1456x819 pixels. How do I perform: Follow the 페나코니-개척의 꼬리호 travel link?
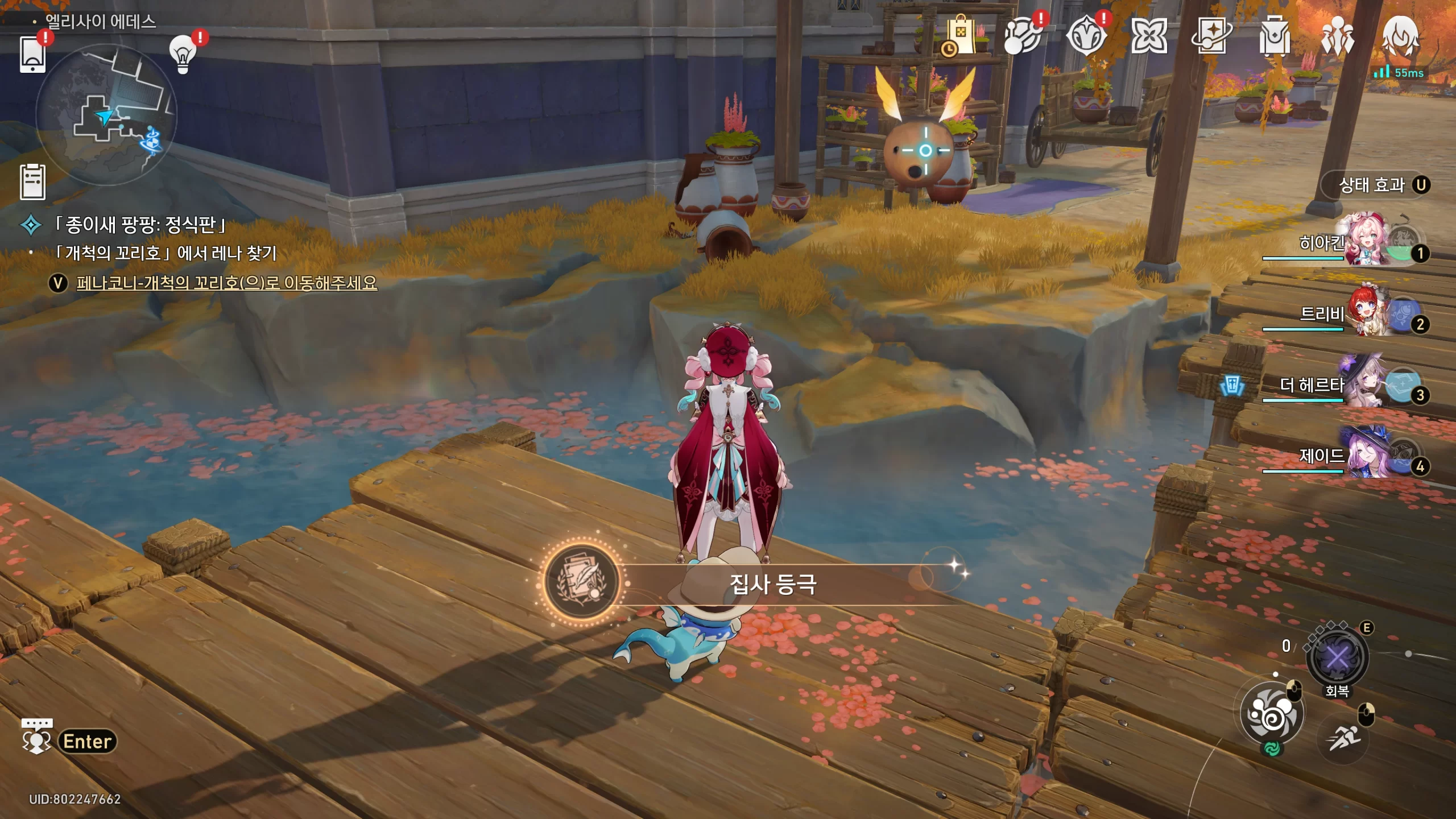pos(226,283)
